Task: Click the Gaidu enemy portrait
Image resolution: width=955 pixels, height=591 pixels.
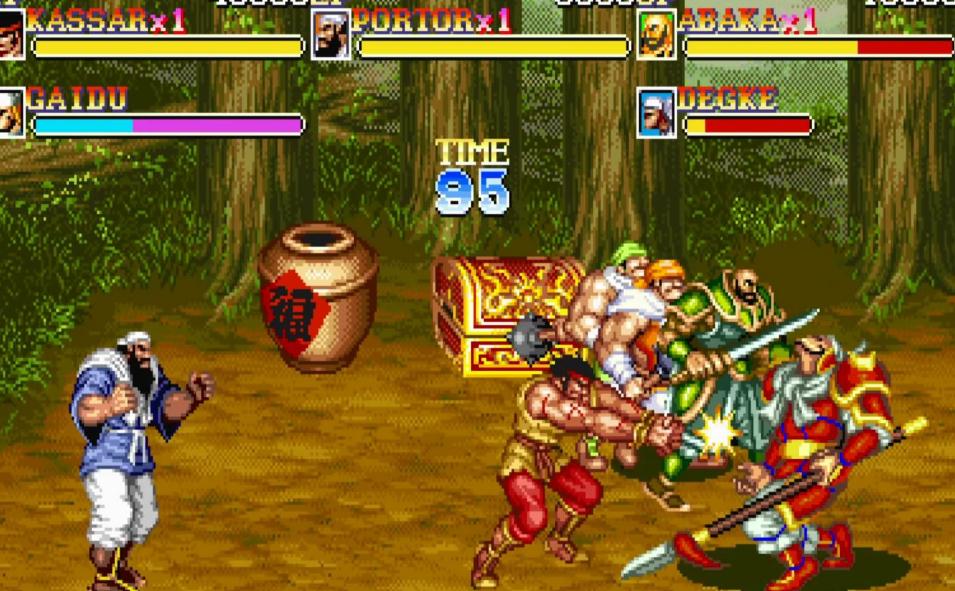Action: [10, 112]
